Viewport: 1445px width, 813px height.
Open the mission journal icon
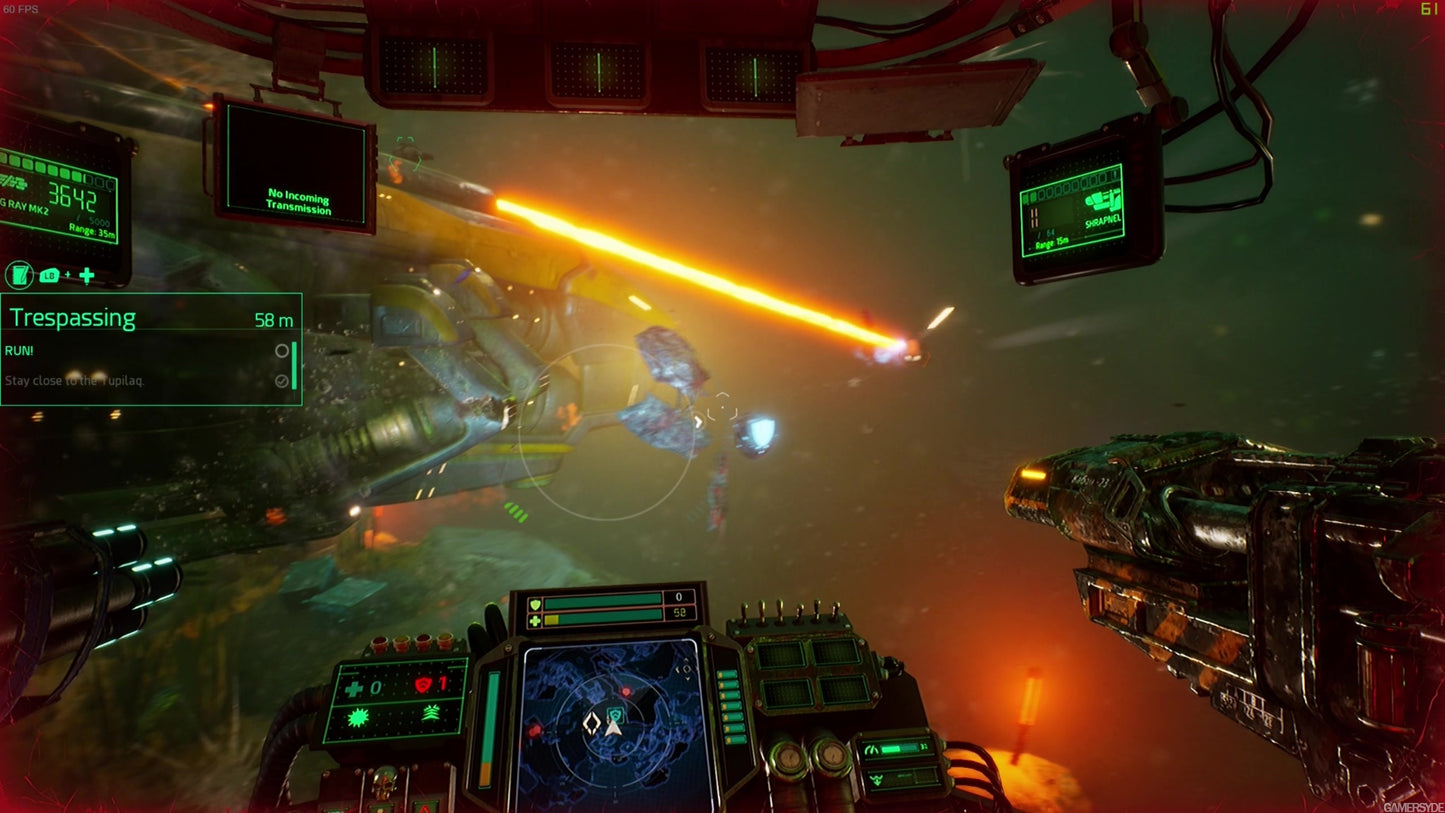[x=19, y=275]
